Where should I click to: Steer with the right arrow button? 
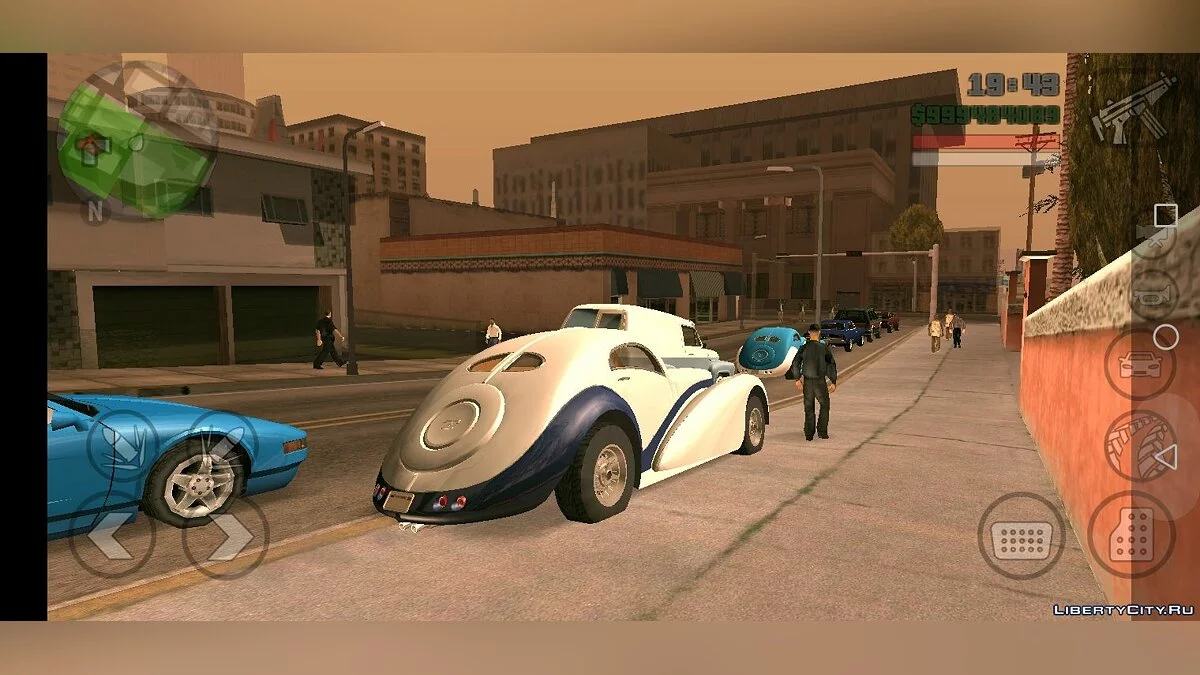tap(226, 536)
